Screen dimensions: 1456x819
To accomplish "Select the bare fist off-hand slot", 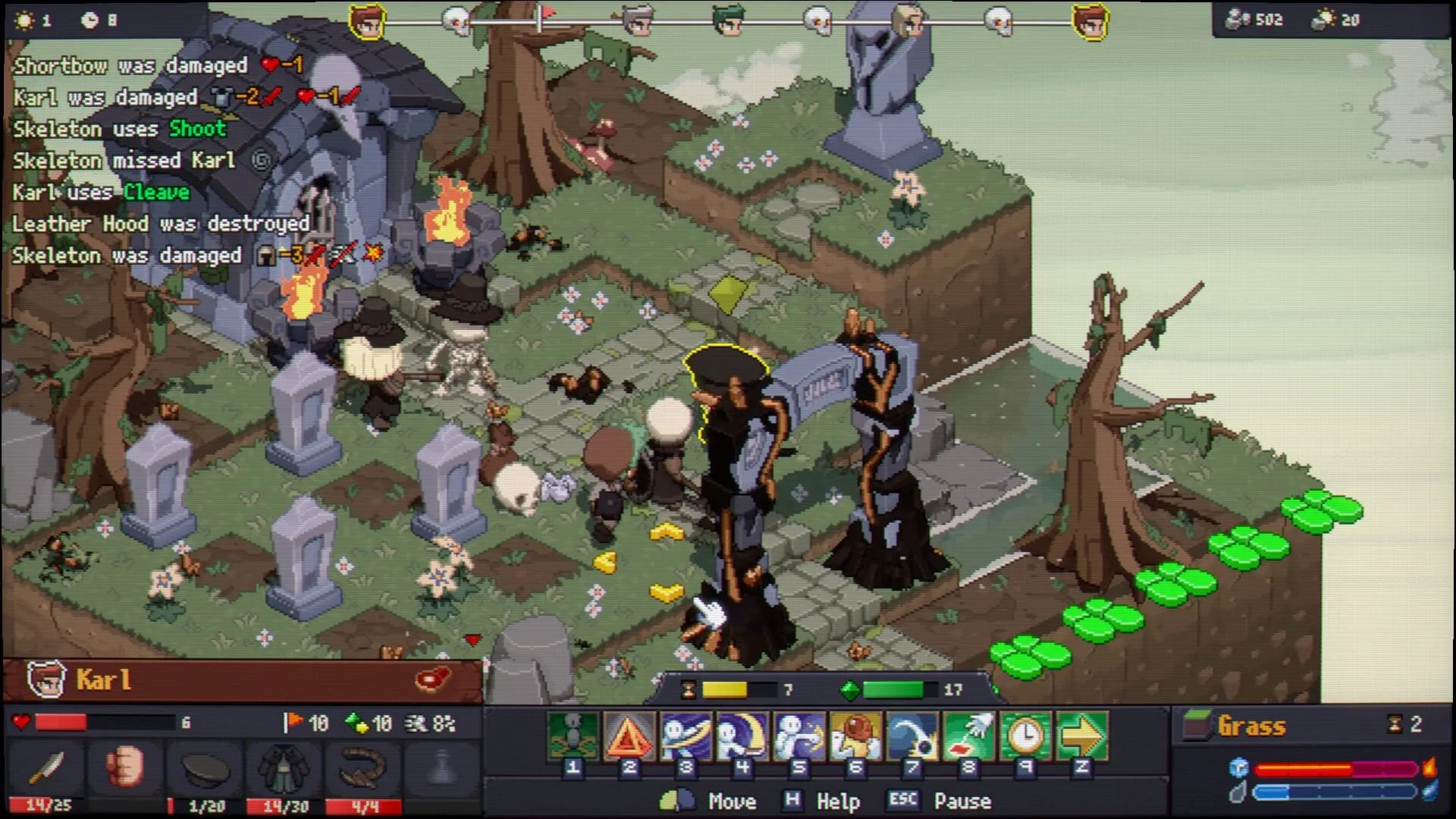I will pyautogui.click(x=126, y=767).
